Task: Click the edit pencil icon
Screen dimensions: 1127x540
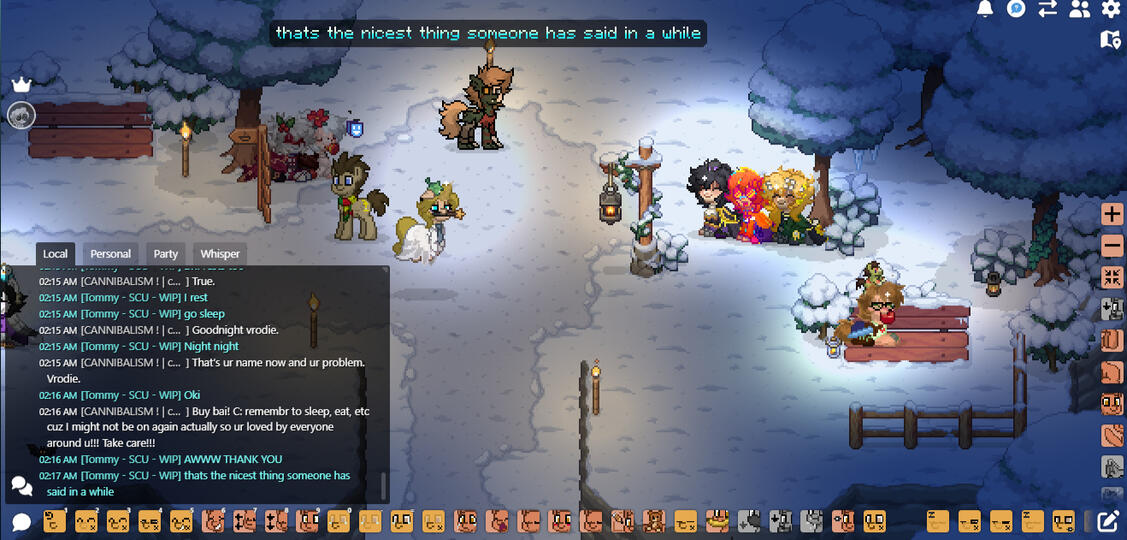Action: click(1108, 521)
